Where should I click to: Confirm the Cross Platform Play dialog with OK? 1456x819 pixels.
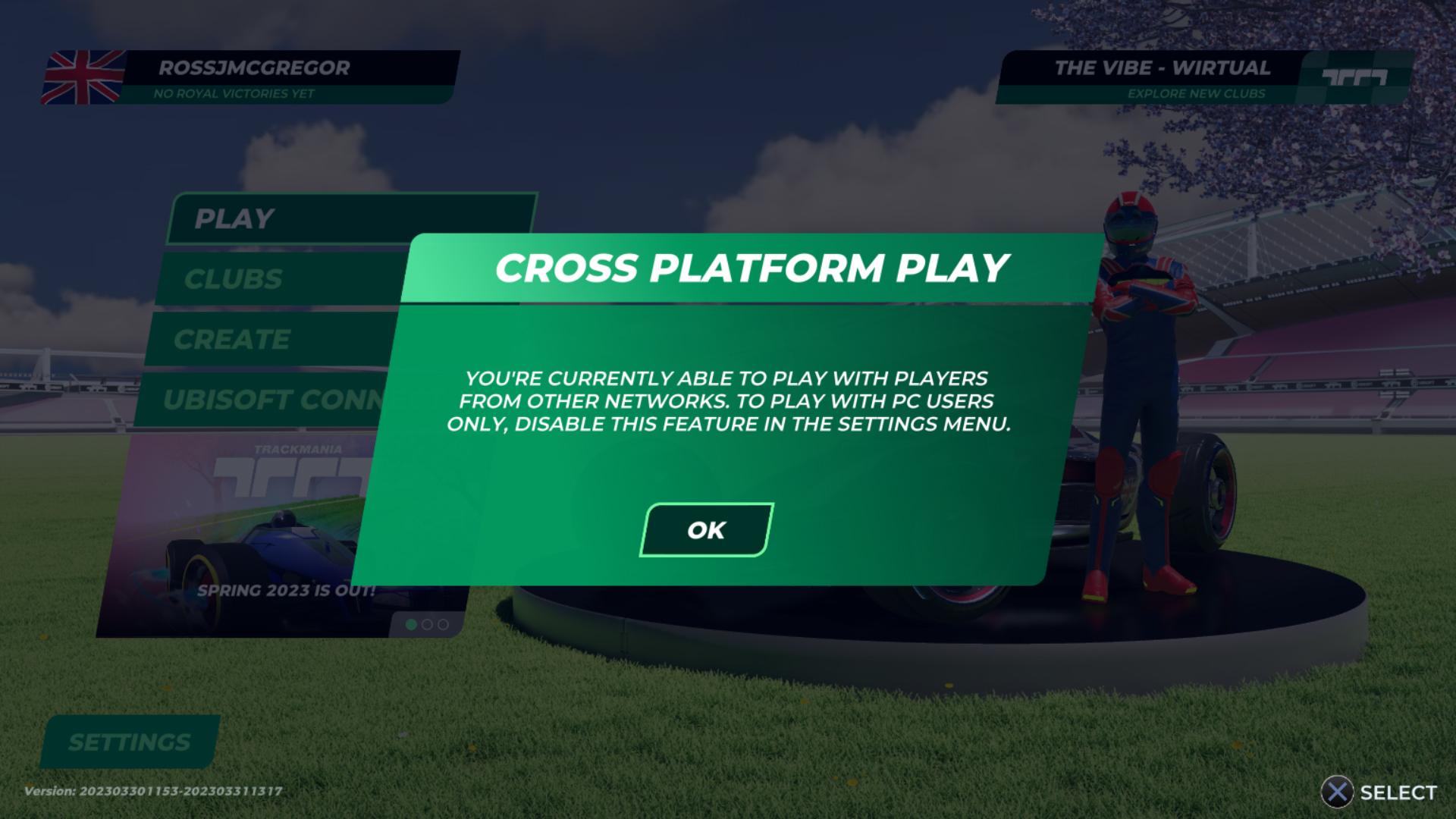[x=706, y=530]
